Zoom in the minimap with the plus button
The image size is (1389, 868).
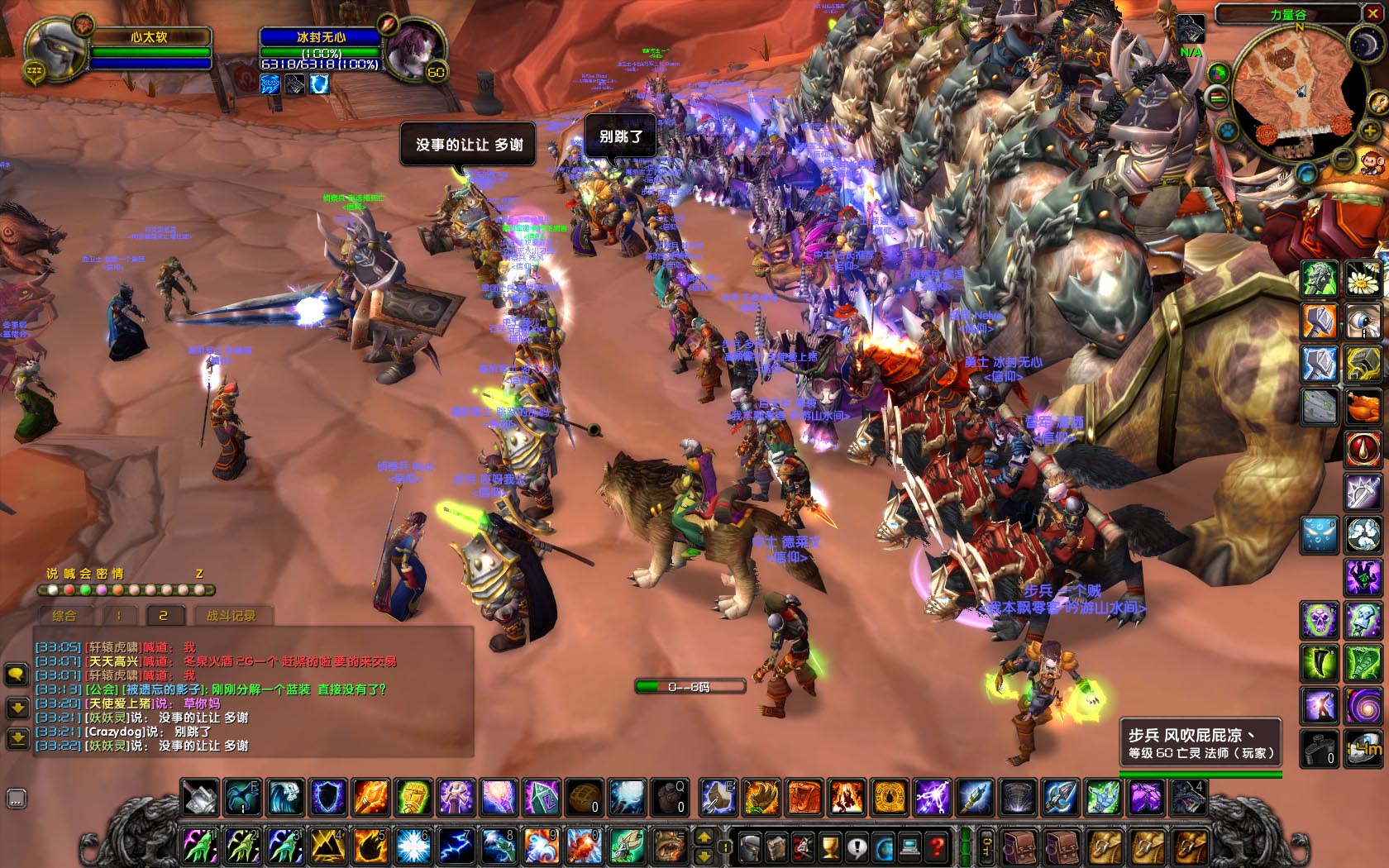pyautogui.click(x=1369, y=131)
